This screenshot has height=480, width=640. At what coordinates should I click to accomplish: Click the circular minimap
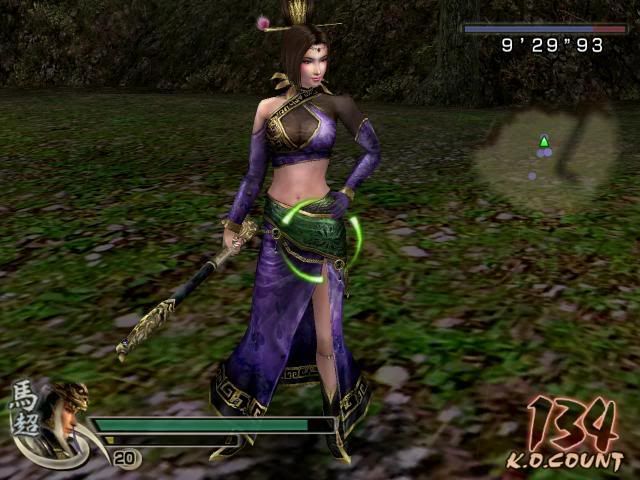point(545,159)
